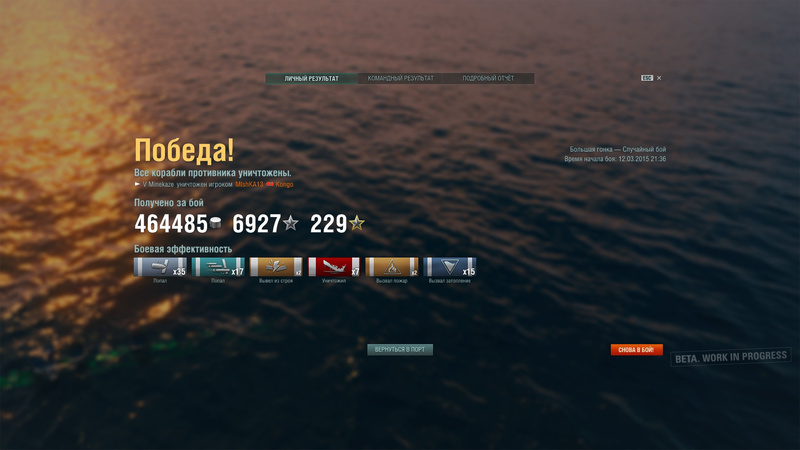The image size is (800, 450).
Task: Start another battle with Снова в бой
Action: 637,350
